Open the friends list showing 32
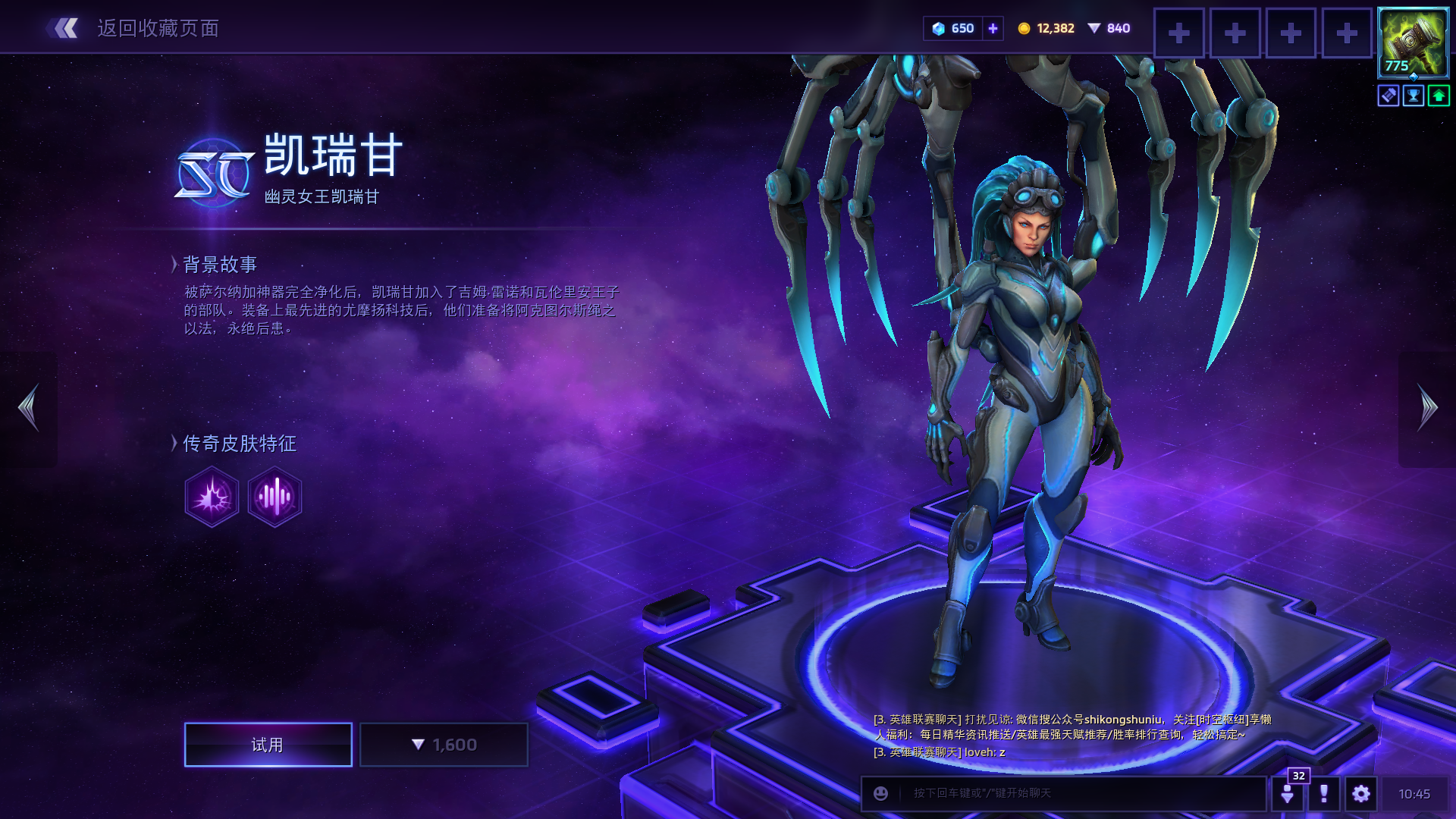This screenshot has height=819, width=1456. (x=1288, y=793)
